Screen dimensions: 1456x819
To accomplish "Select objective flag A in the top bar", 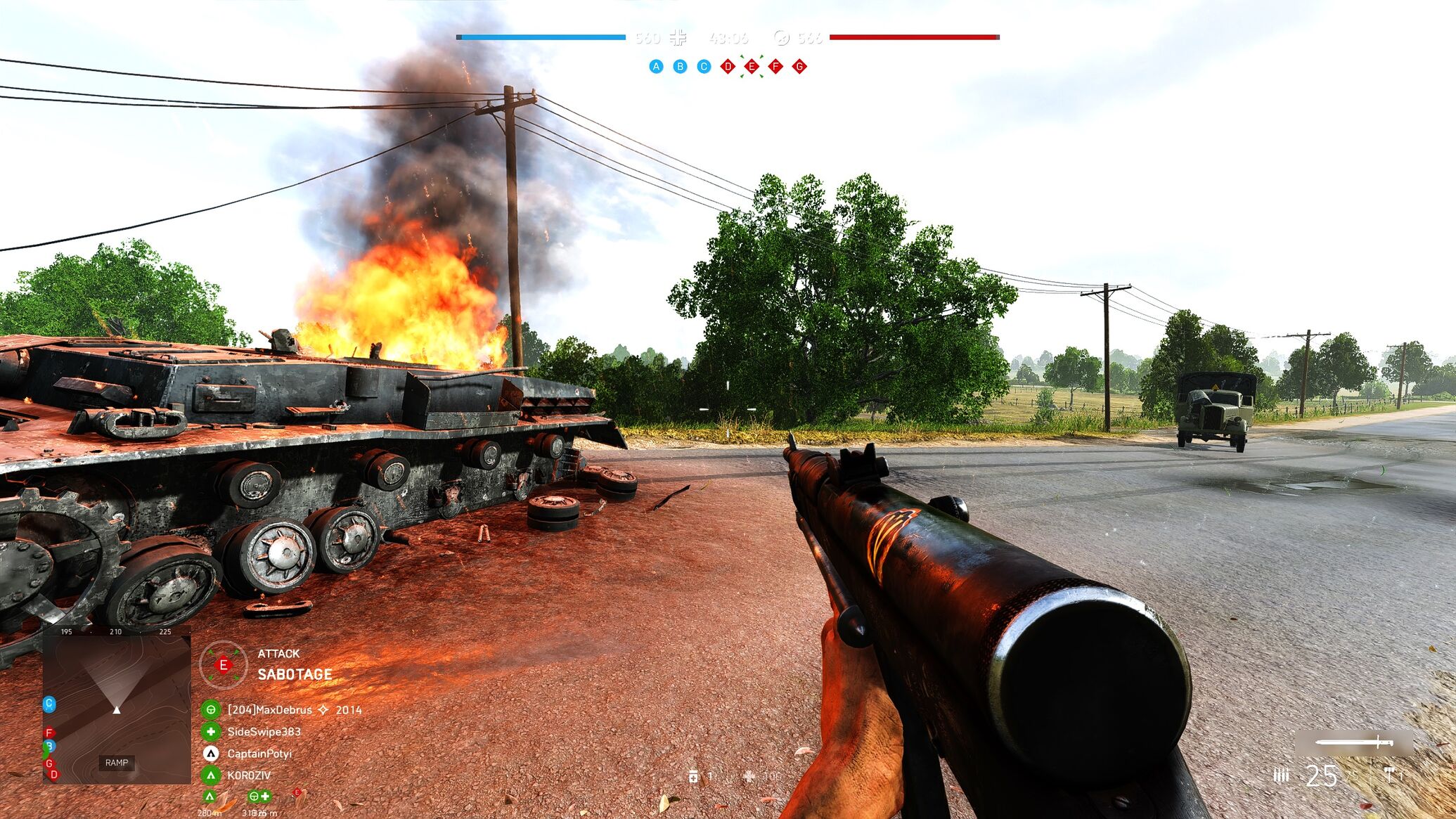I will click(656, 67).
